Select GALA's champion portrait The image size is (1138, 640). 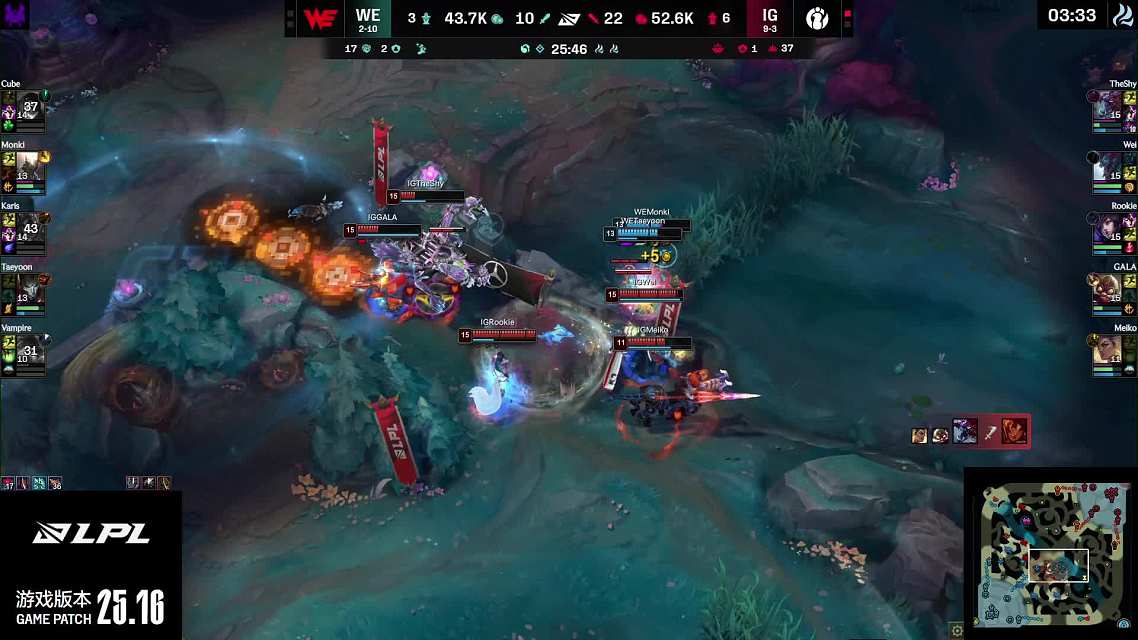pos(1108,288)
